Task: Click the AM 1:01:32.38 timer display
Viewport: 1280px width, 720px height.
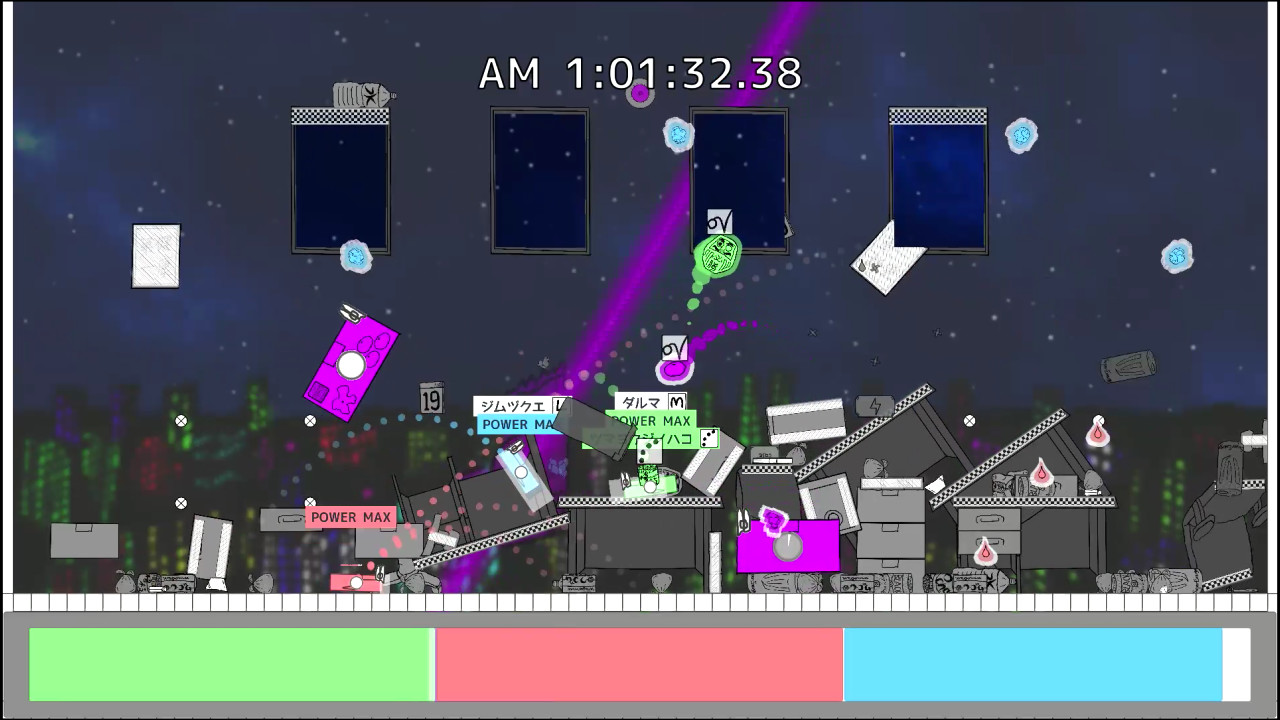Action: pyautogui.click(x=640, y=73)
